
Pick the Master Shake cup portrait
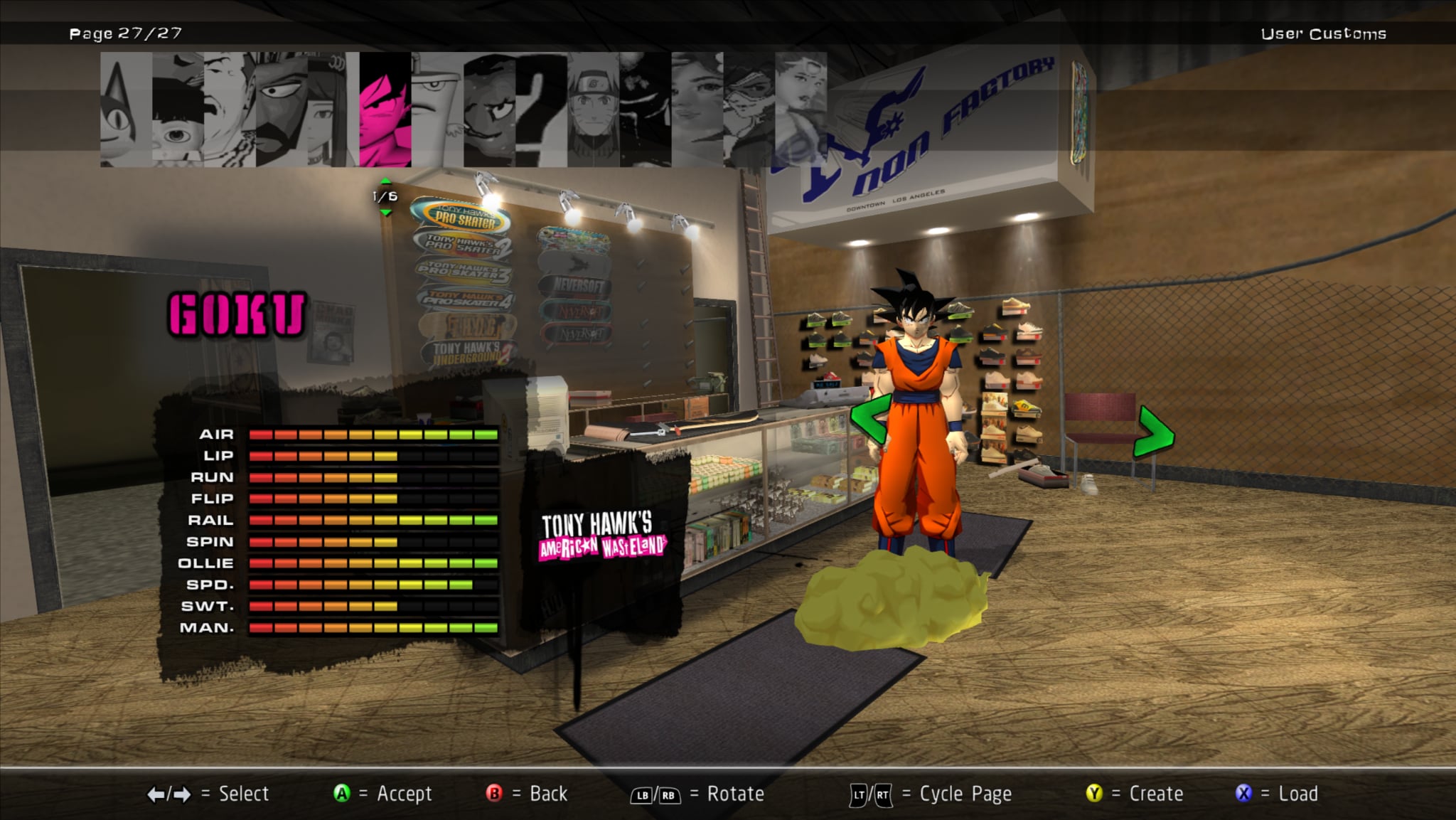click(437, 110)
